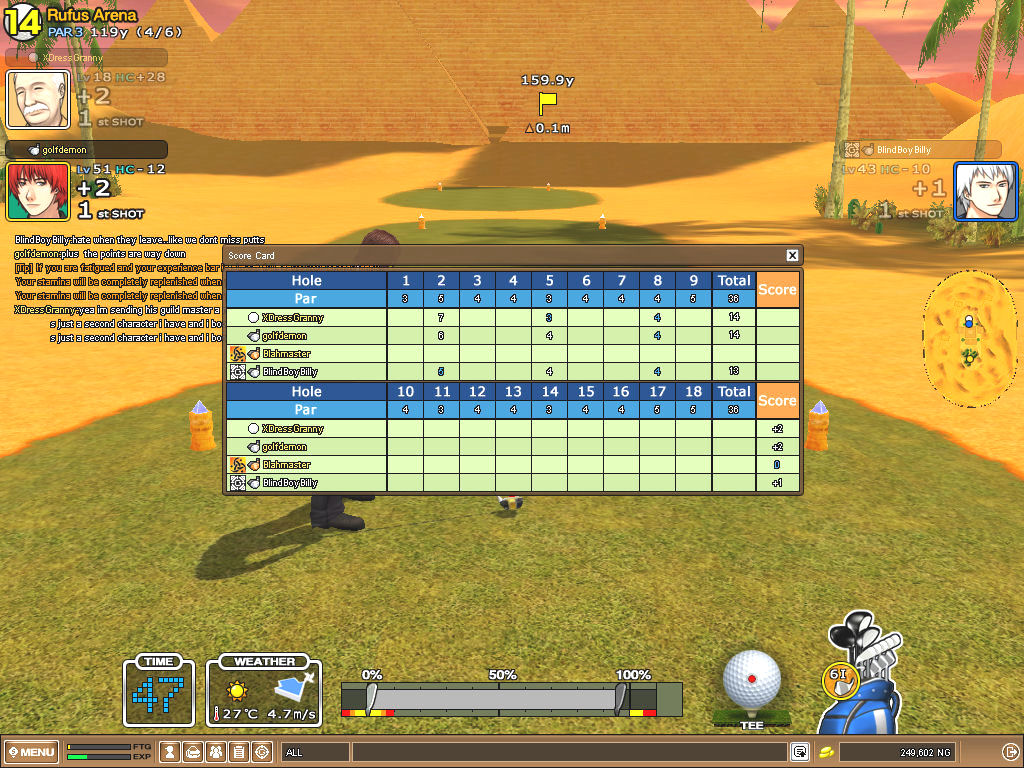Click the target crosshair toolbar icon

[263, 752]
